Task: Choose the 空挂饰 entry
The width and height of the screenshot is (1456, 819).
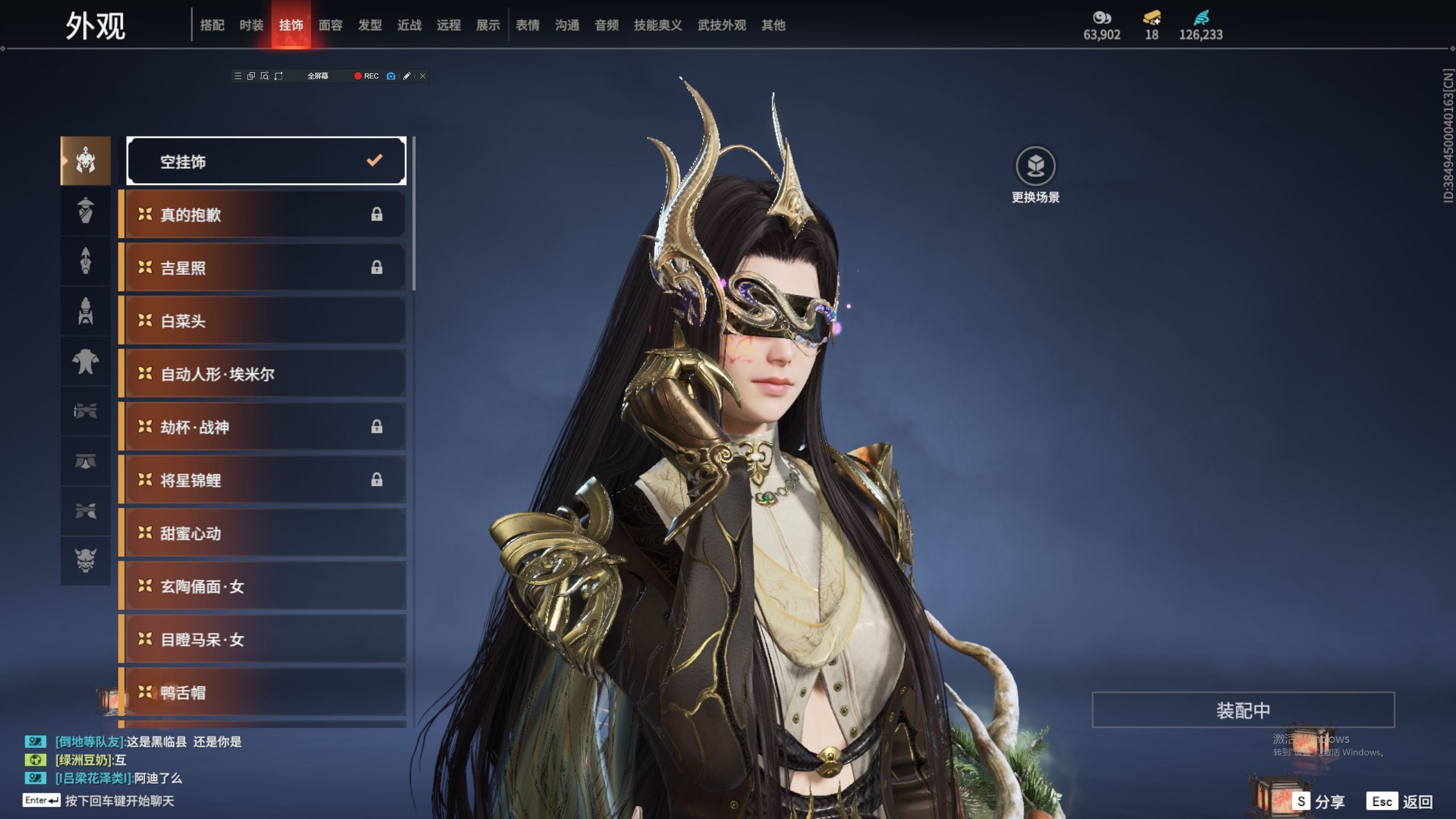Action: pyautogui.click(x=266, y=162)
